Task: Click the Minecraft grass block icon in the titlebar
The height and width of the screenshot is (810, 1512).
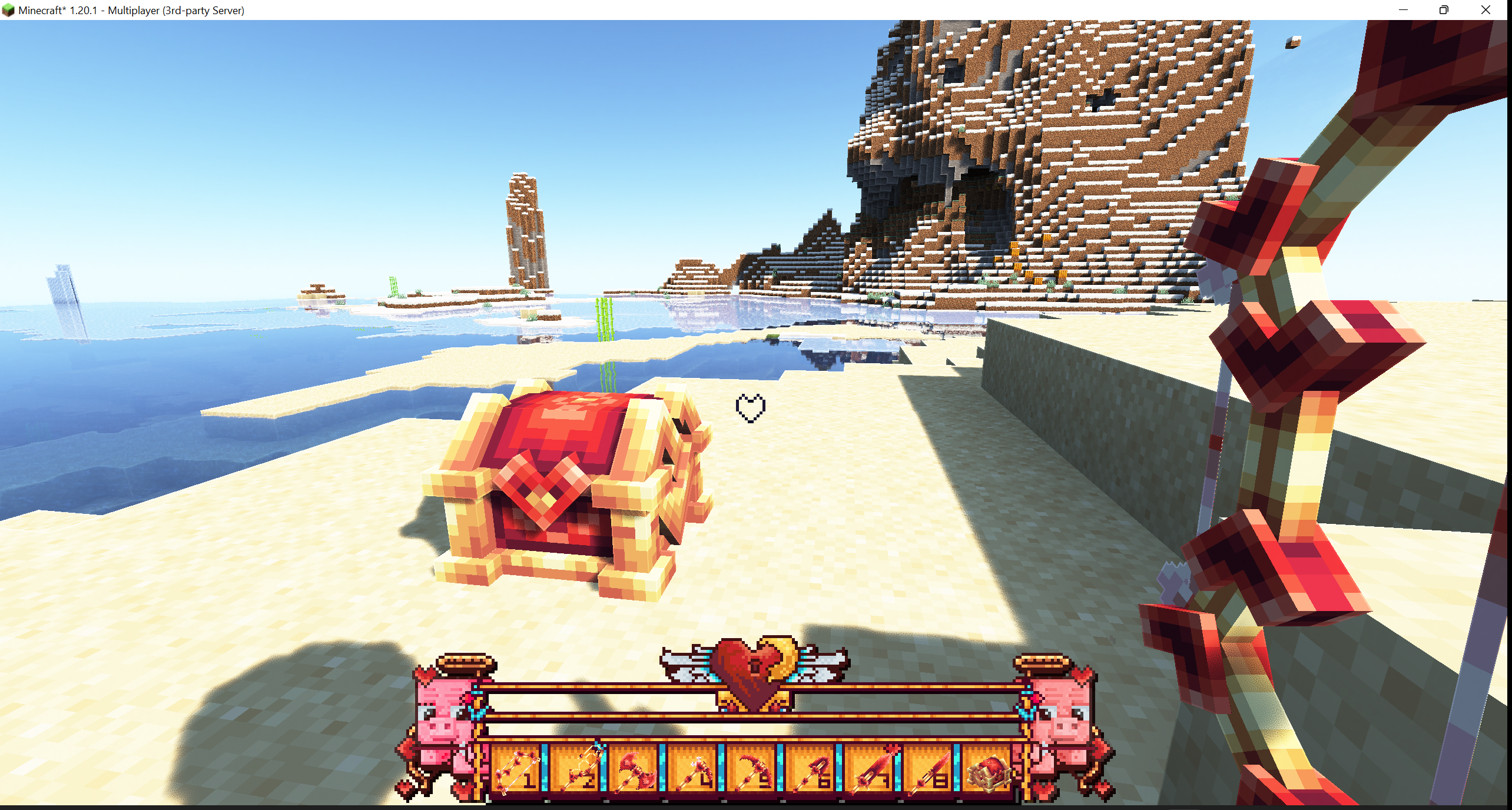Action: tap(9, 9)
